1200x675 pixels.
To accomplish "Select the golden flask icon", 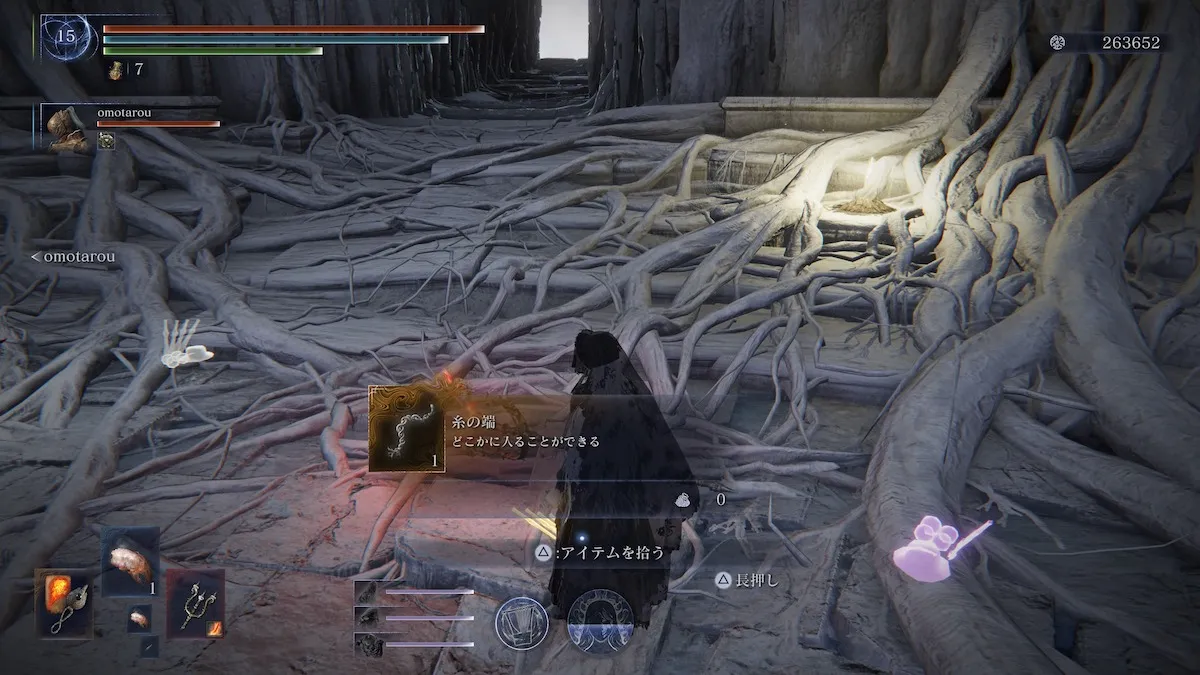I will (118, 70).
